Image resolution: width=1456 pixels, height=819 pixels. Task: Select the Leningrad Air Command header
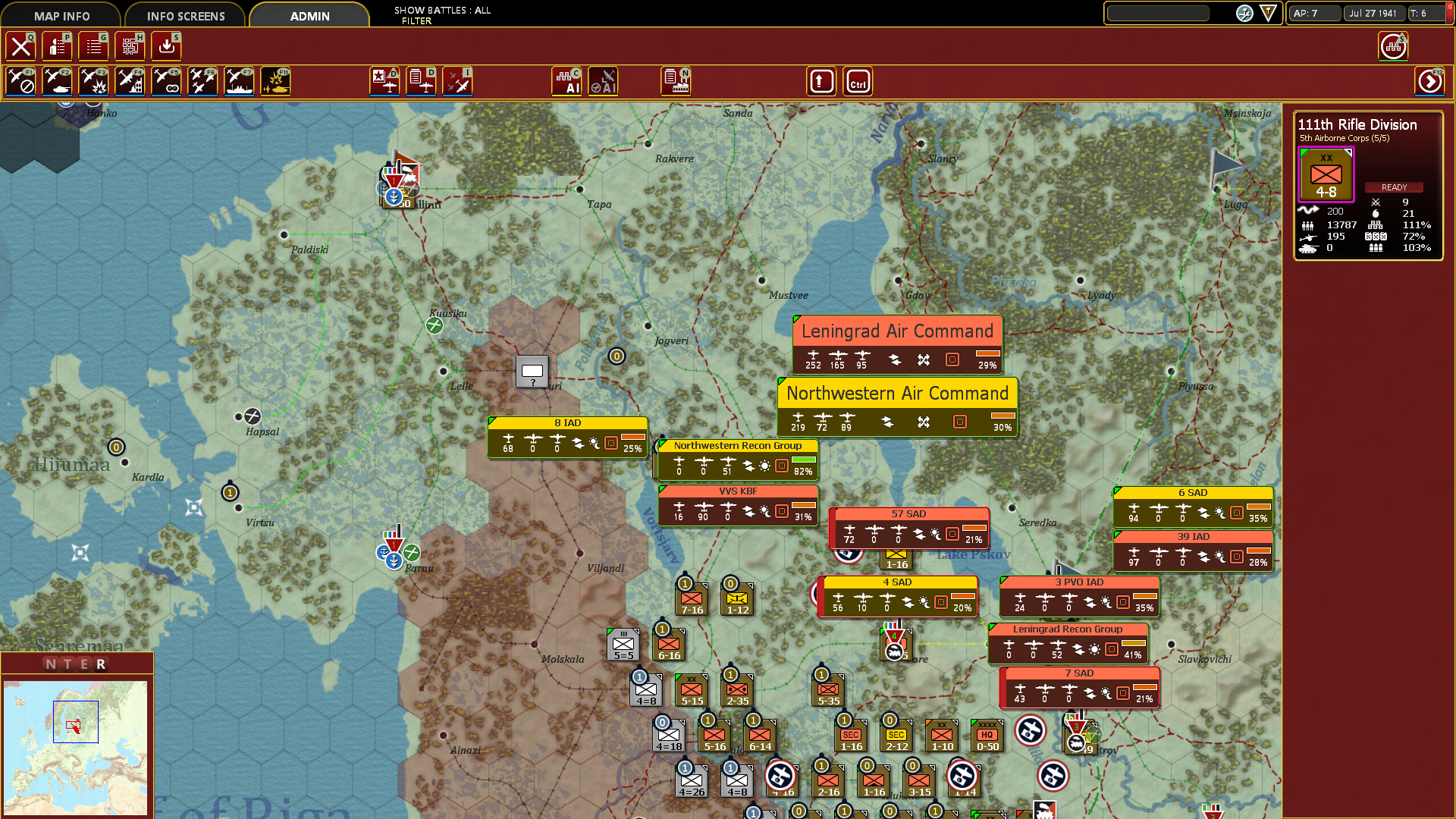(897, 331)
